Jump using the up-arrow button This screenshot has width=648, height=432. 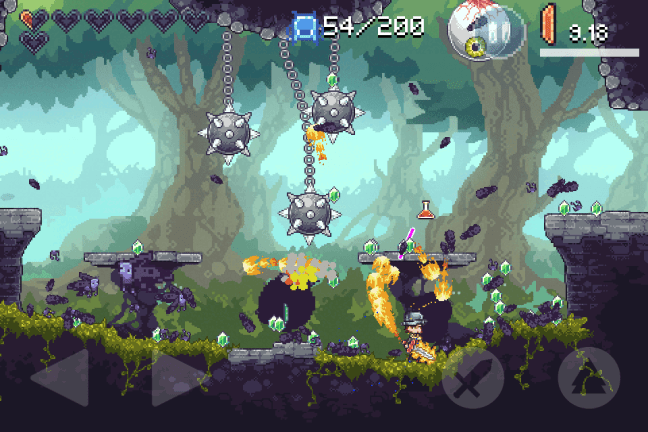click(588, 377)
